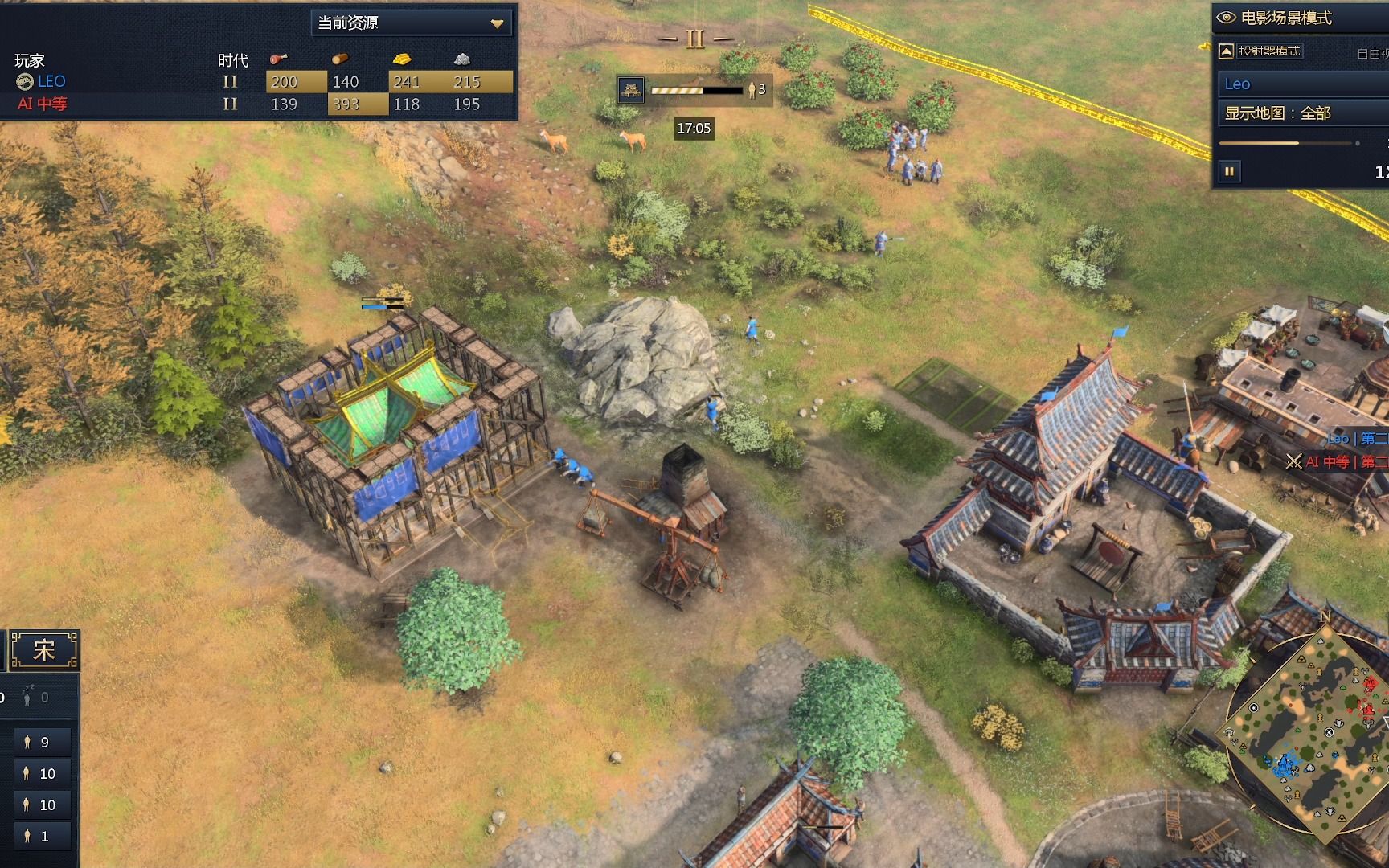The height and width of the screenshot is (868, 1389).
Task: Collapse the 投射器模式 arrow button
Action: tap(1227, 51)
